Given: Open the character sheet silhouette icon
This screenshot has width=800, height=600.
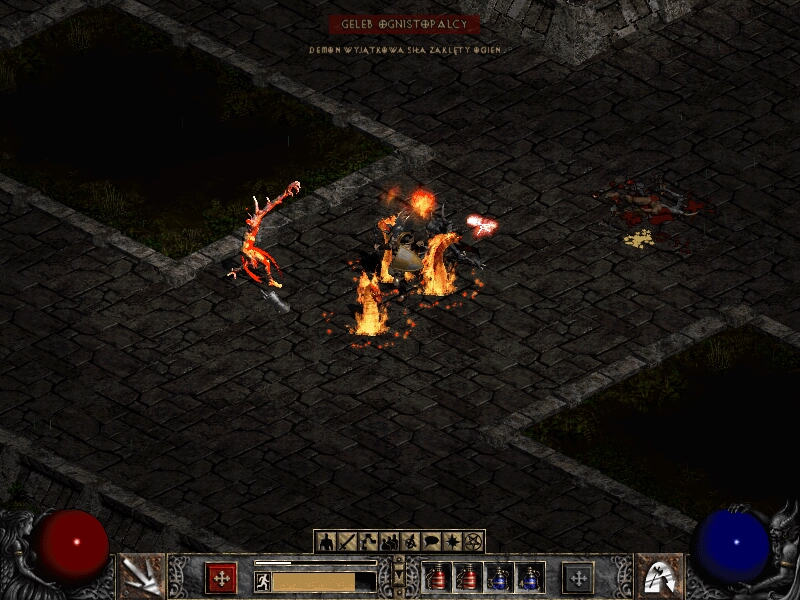Looking at the screenshot, I should pyautogui.click(x=326, y=542).
